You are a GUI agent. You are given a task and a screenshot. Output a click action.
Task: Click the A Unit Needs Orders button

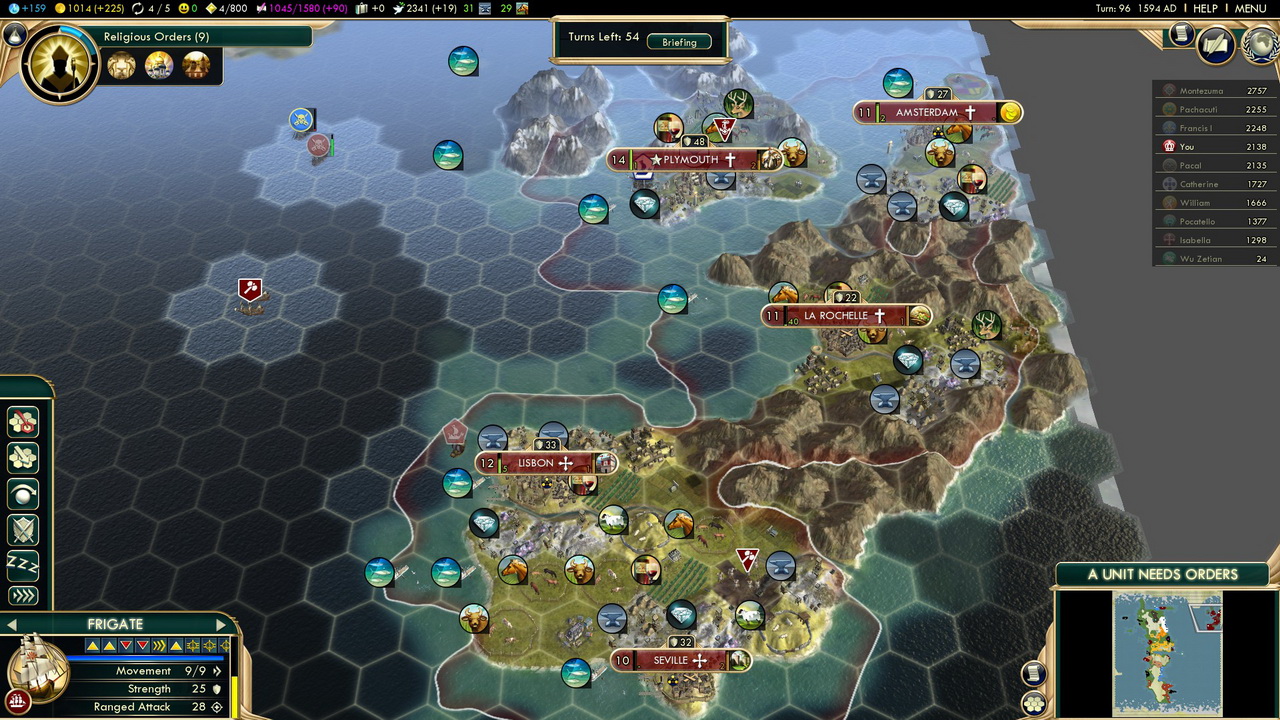tap(1162, 574)
